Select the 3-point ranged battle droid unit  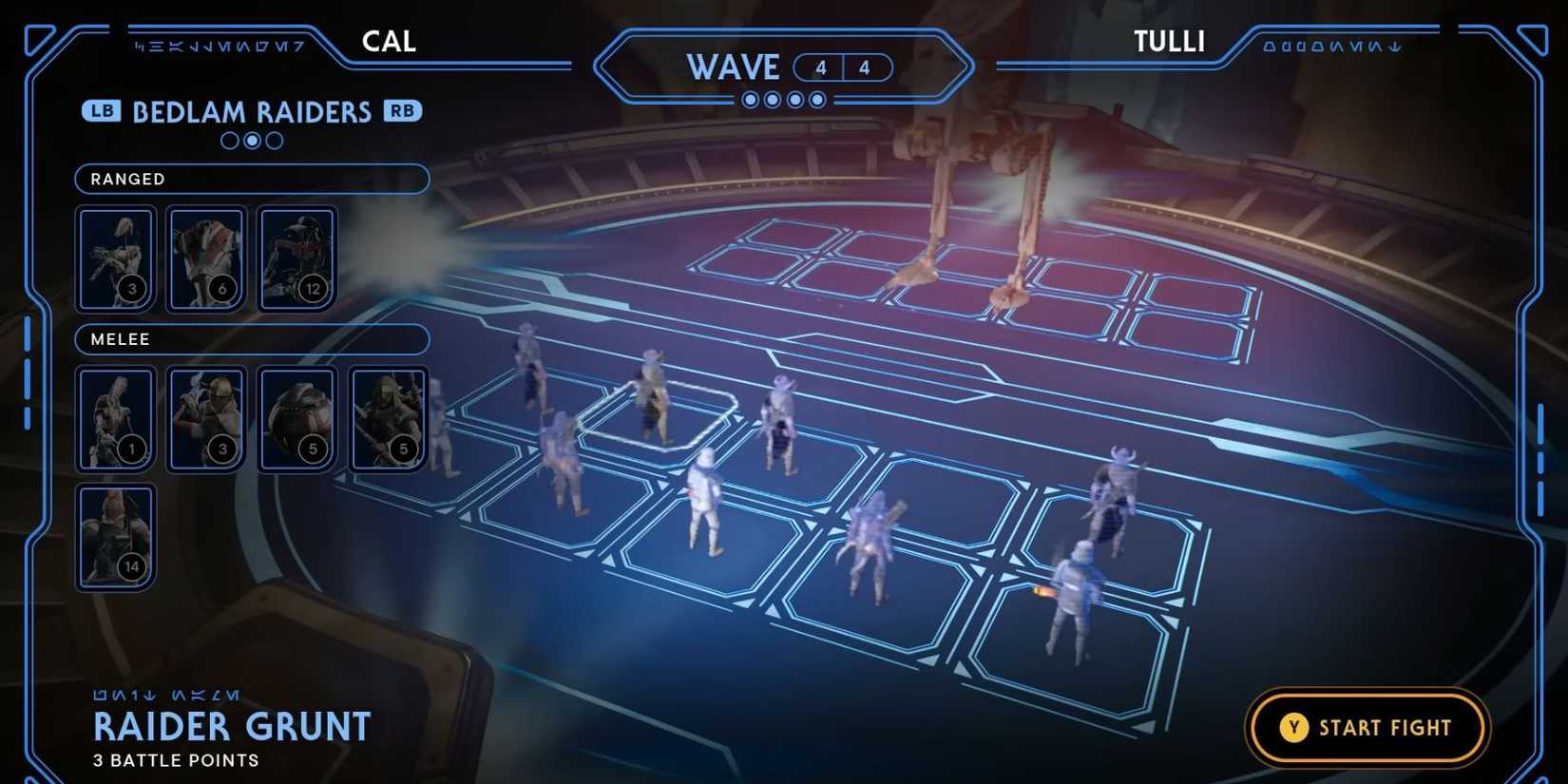pos(115,257)
